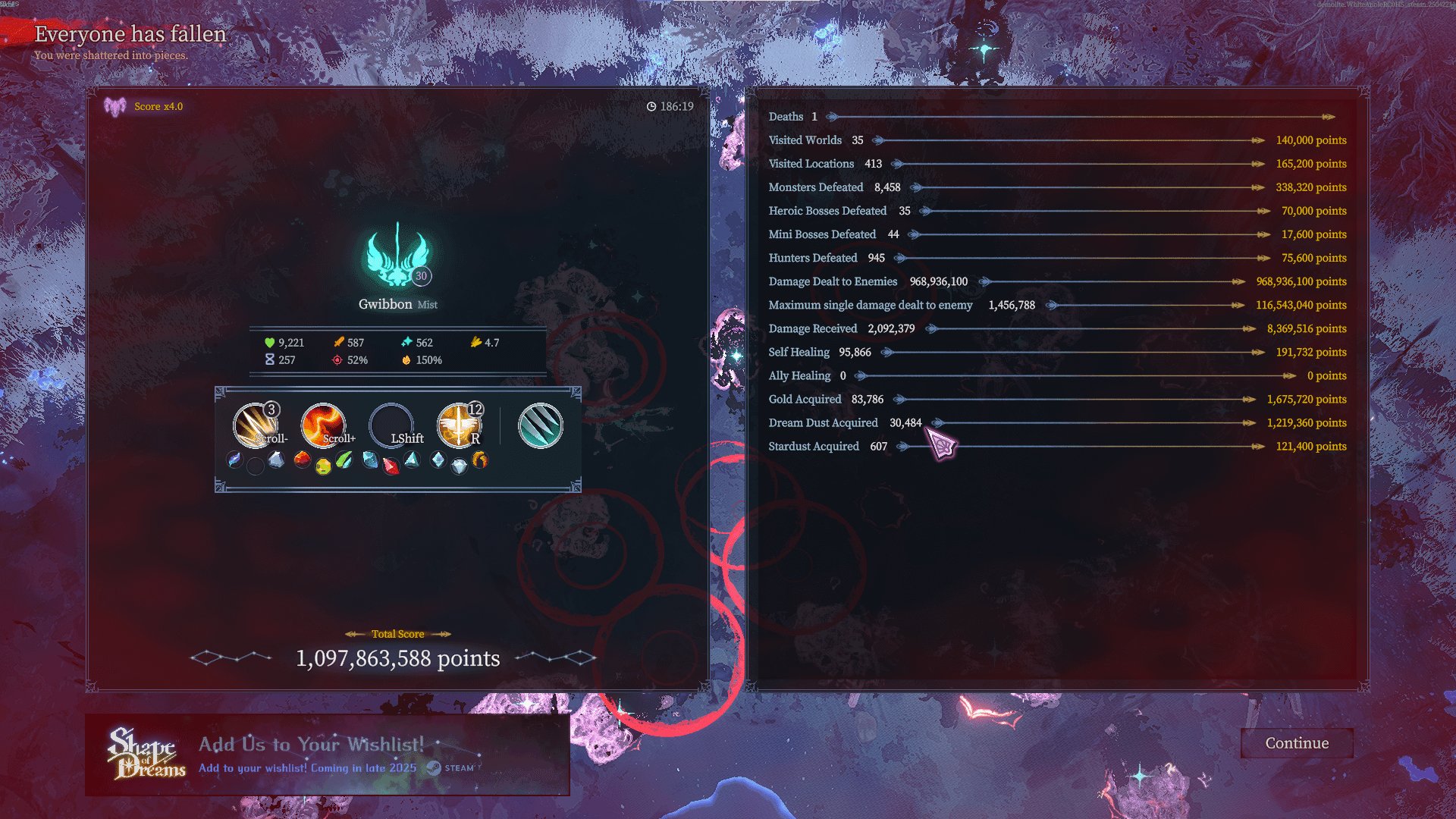The image size is (1456, 819).
Task: Select the Stardust Acquired row
Action: tap(1057, 446)
